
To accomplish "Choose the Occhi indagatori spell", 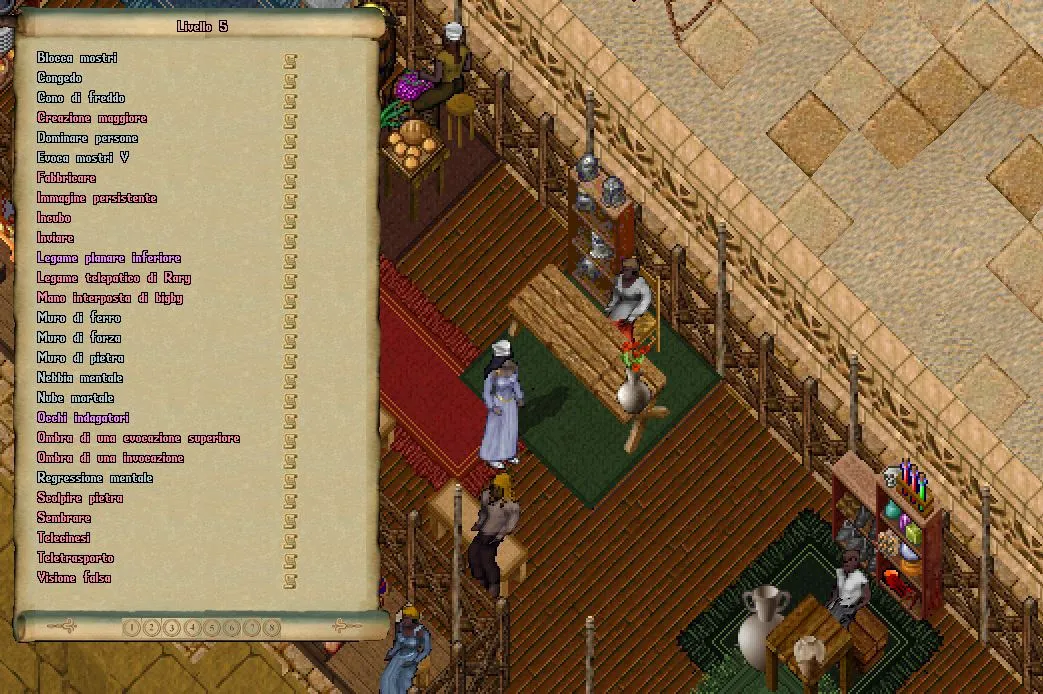I will 83,418.
